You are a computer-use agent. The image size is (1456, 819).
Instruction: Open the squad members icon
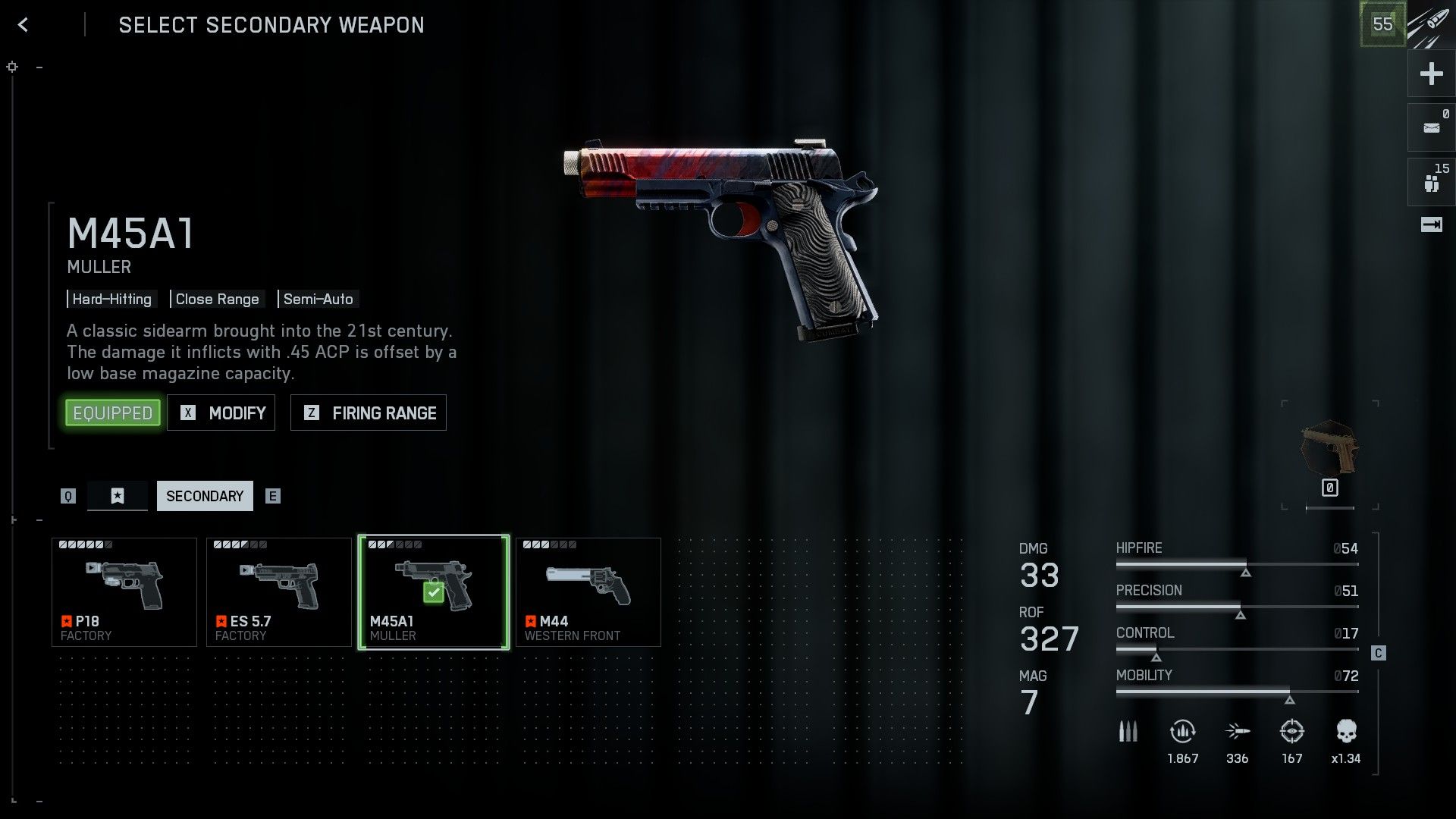[1431, 182]
